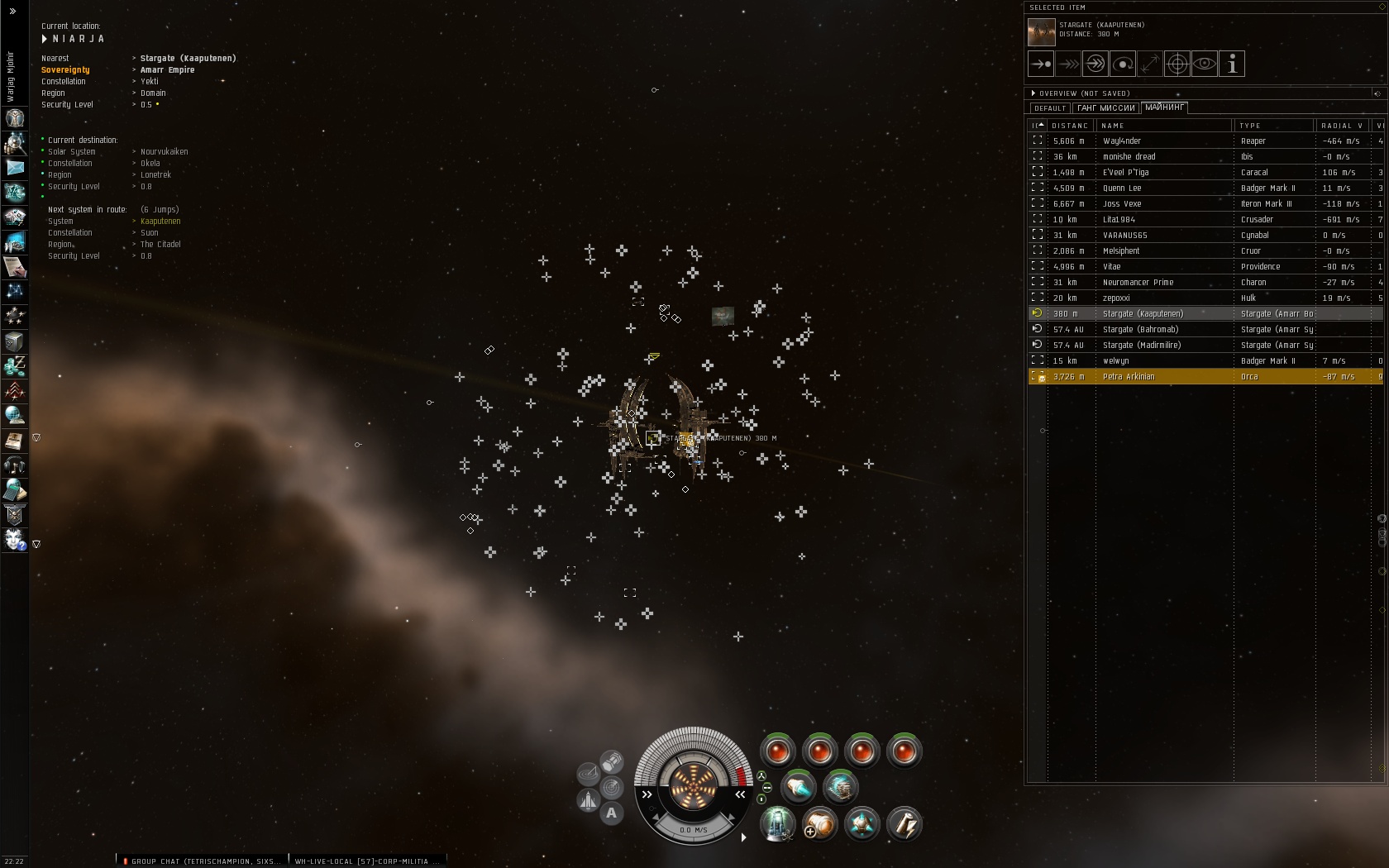This screenshot has width=1389, height=868.
Task: Open the Group Chat window tab
Action: click(x=203, y=861)
